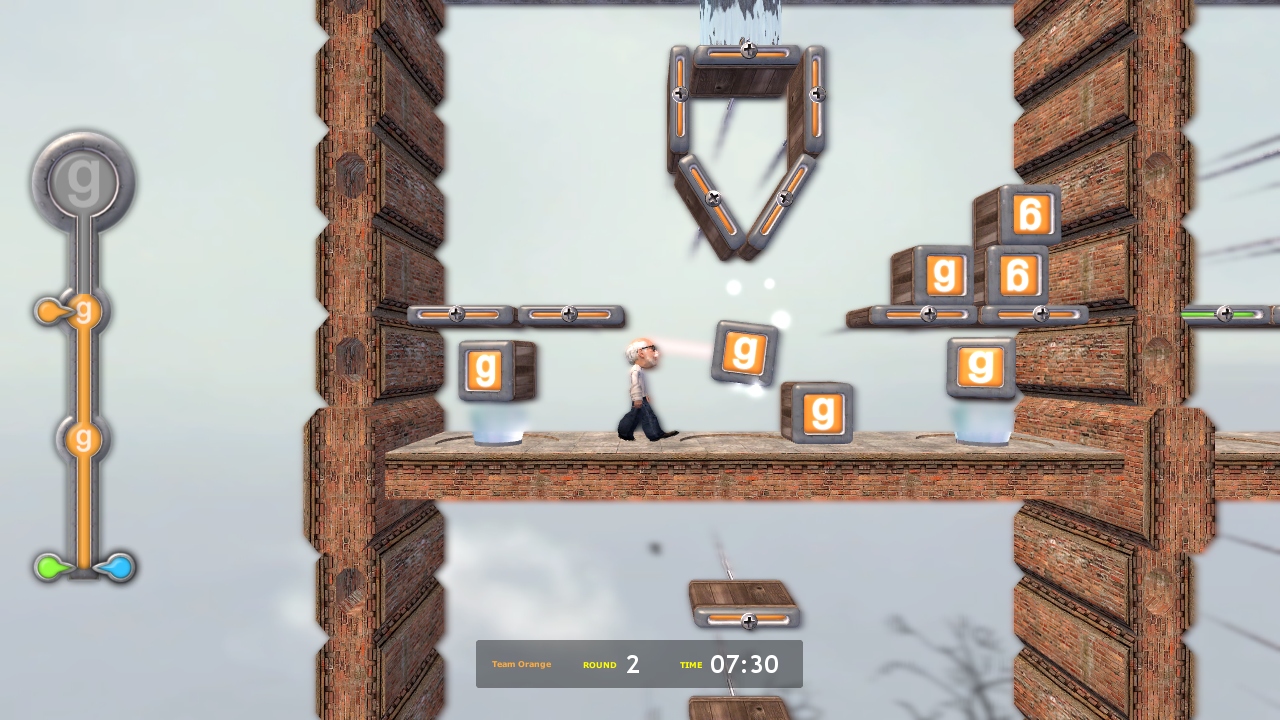Click the professor character on the walkway
Image resolution: width=1280 pixels, height=720 pixels.
pyautogui.click(x=640, y=390)
